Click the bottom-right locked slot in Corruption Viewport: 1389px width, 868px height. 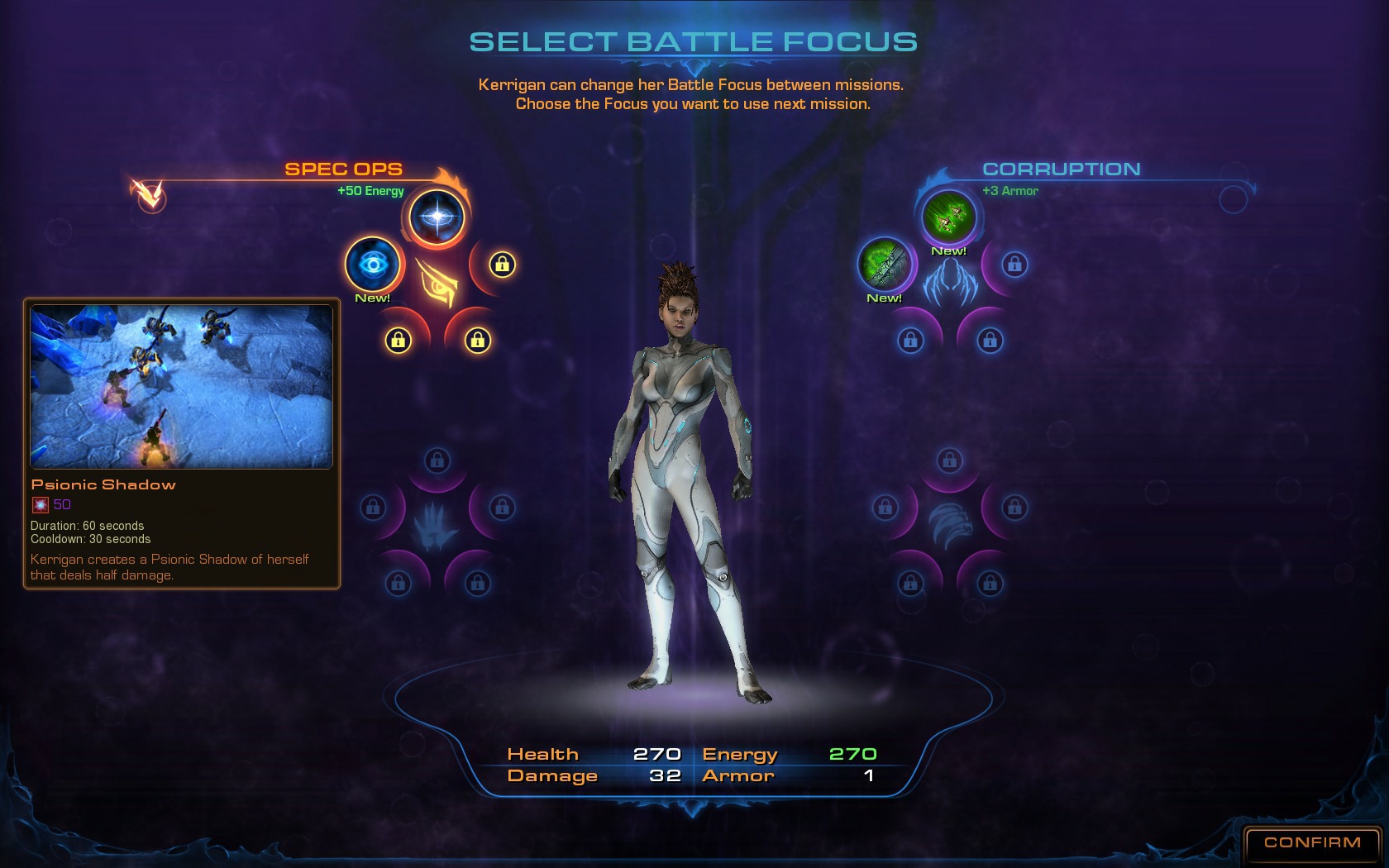pyautogui.click(x=990, y=339)
